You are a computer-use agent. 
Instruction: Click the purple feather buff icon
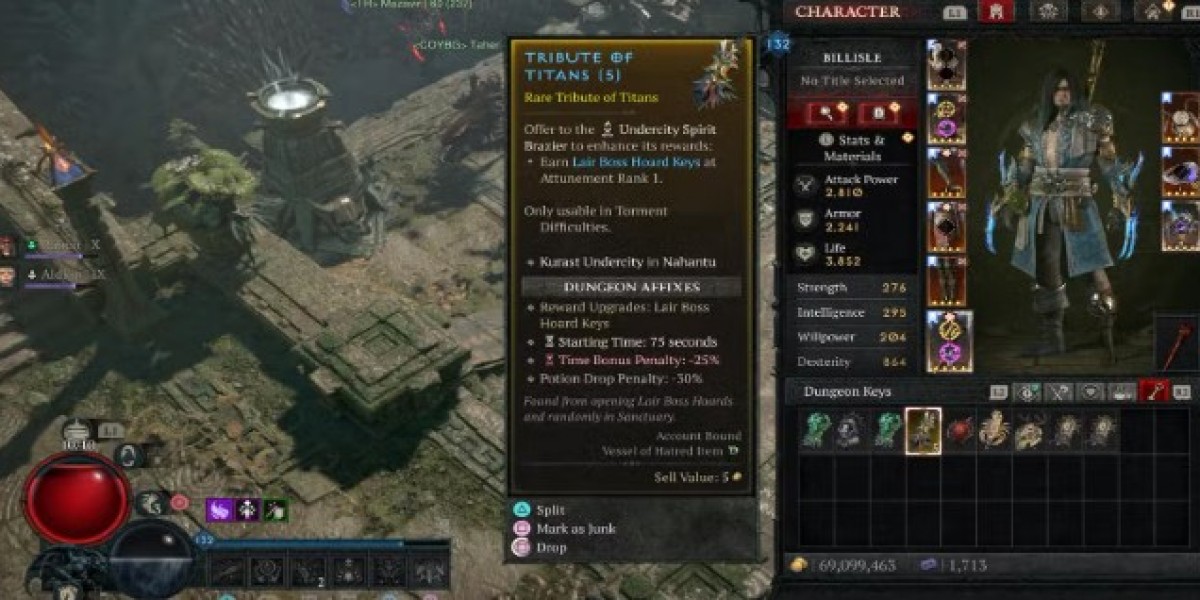coord(220,510)
